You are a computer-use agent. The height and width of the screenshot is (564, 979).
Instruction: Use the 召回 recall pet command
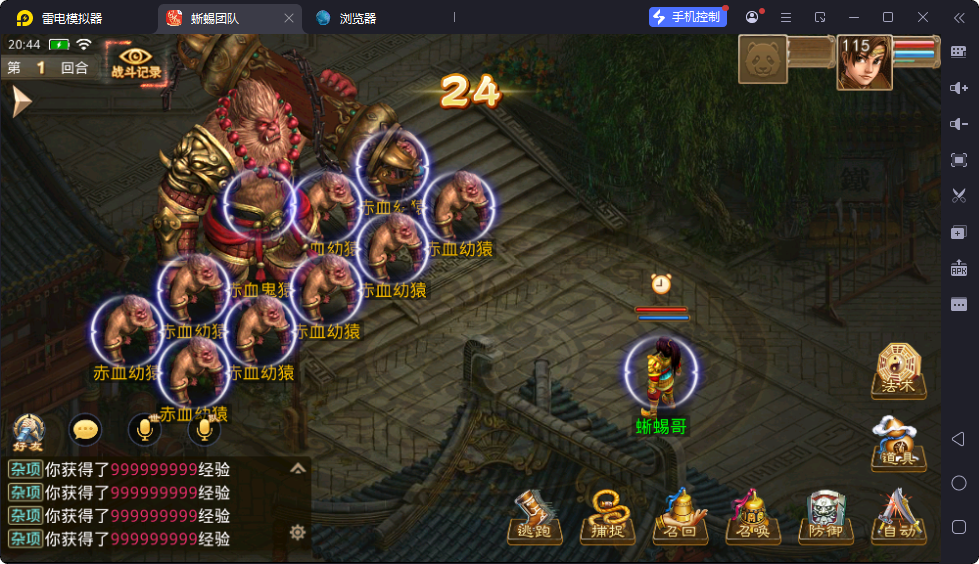[680, 517]
